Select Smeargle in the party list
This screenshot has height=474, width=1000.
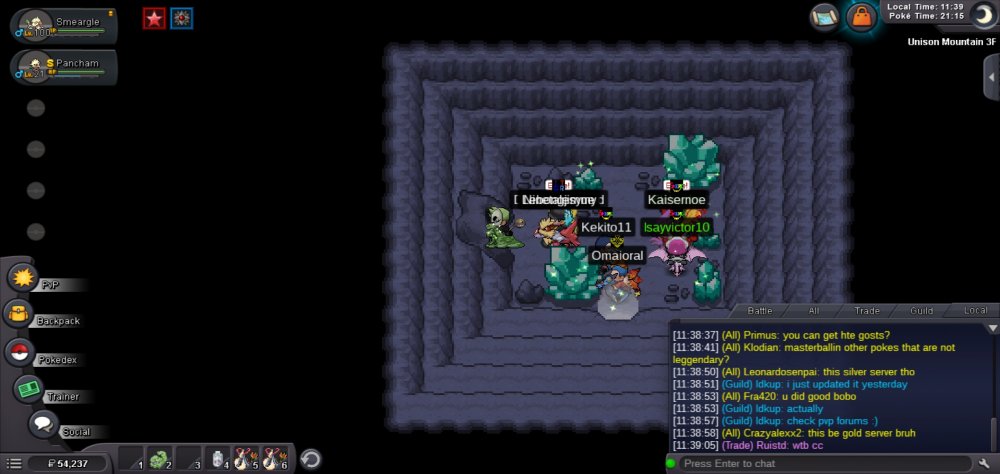(x=63, y=26)
